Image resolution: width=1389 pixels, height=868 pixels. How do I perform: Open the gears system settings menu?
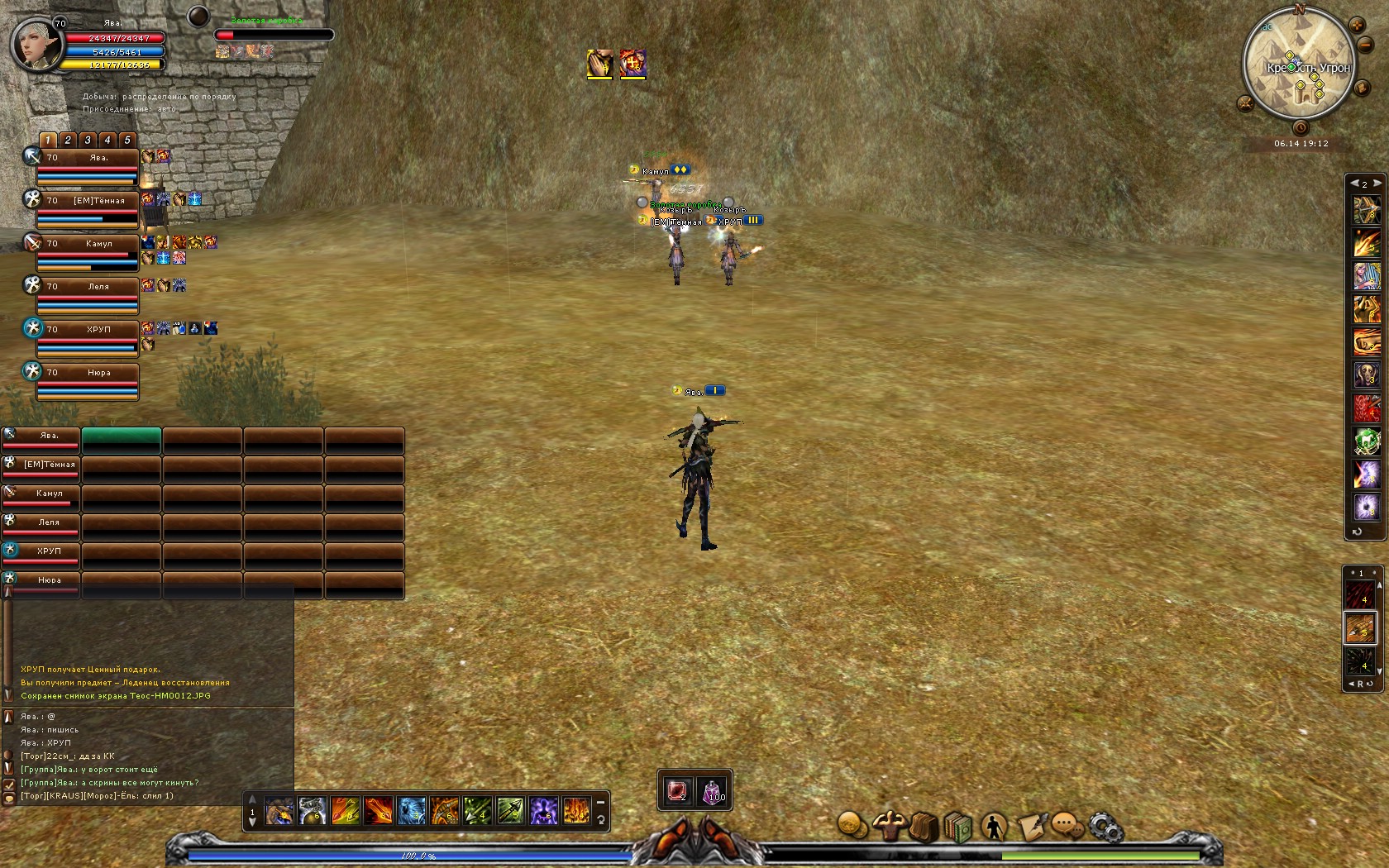point(1105,827)
